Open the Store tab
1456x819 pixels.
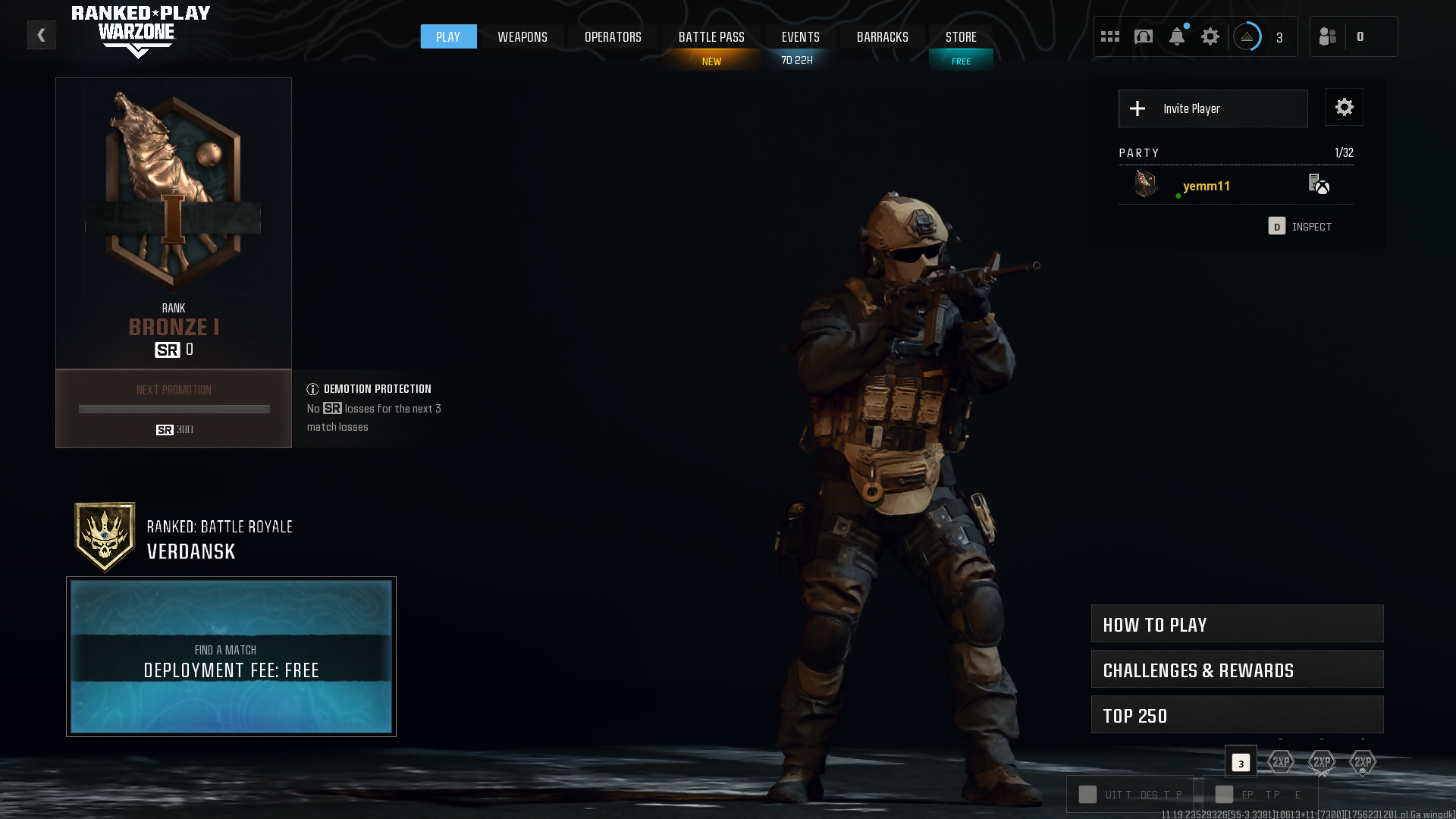pyautogui.click(x=961, y=36)
